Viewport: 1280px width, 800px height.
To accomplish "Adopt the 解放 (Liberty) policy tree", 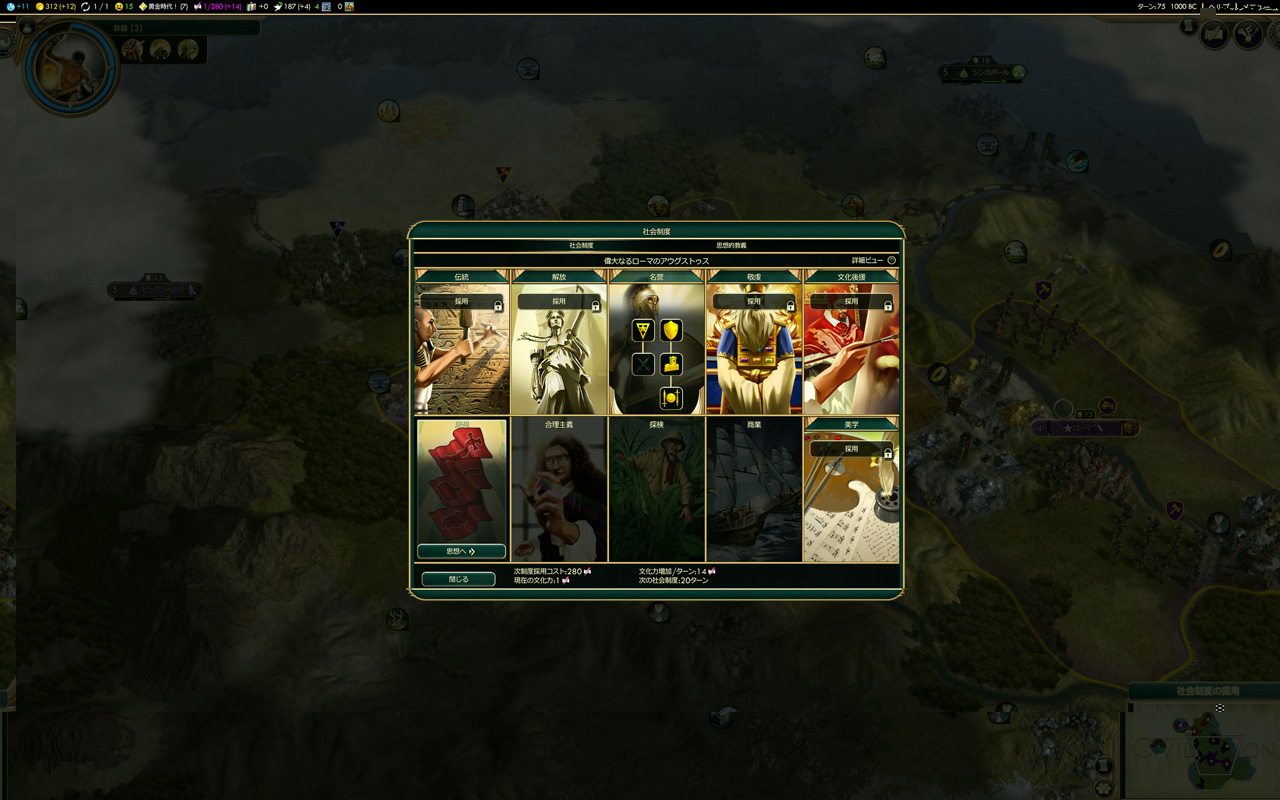I will [x=558, y=301].
